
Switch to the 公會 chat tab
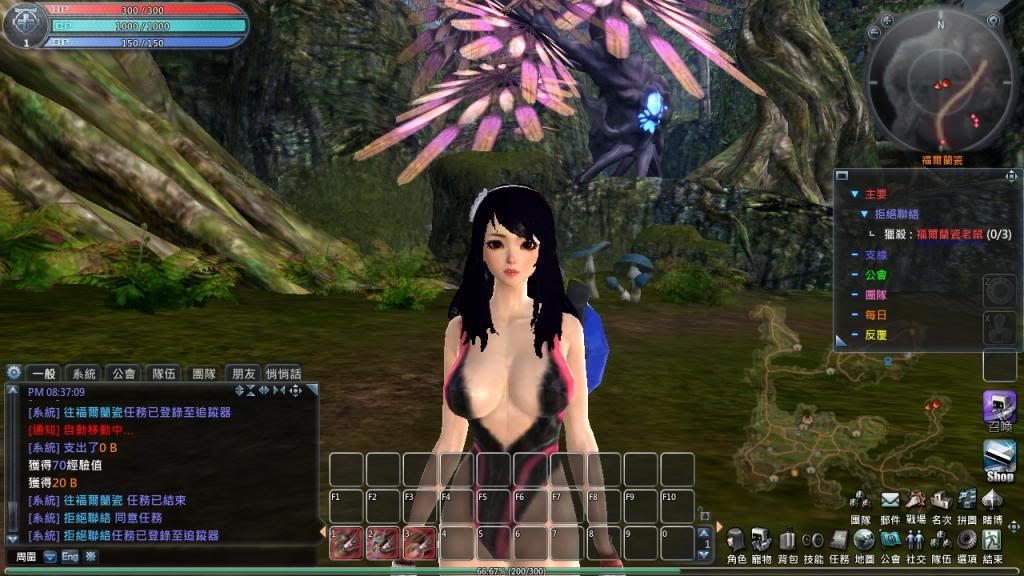click(123, 373)
